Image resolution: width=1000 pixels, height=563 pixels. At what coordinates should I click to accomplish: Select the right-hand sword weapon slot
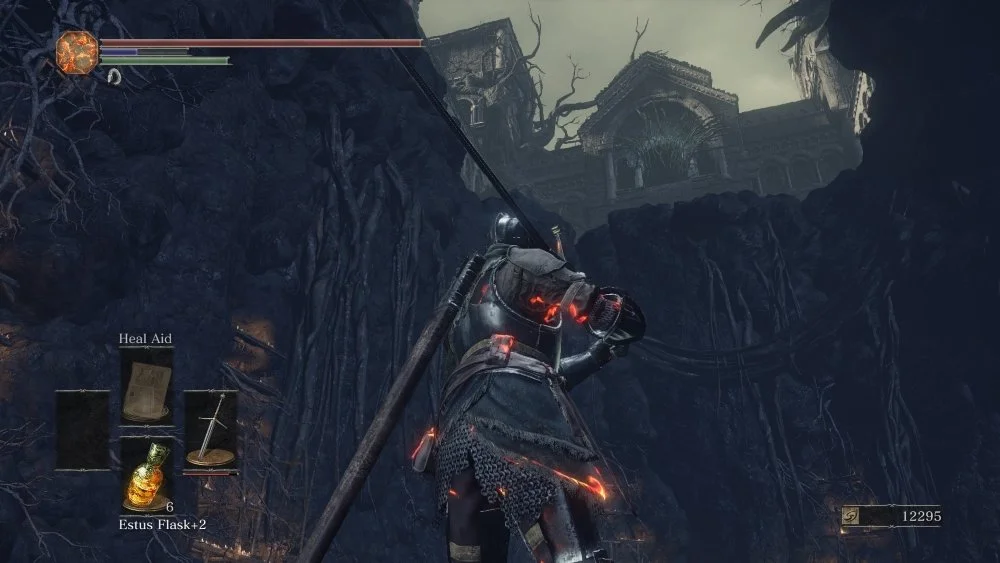pos(211,430)
